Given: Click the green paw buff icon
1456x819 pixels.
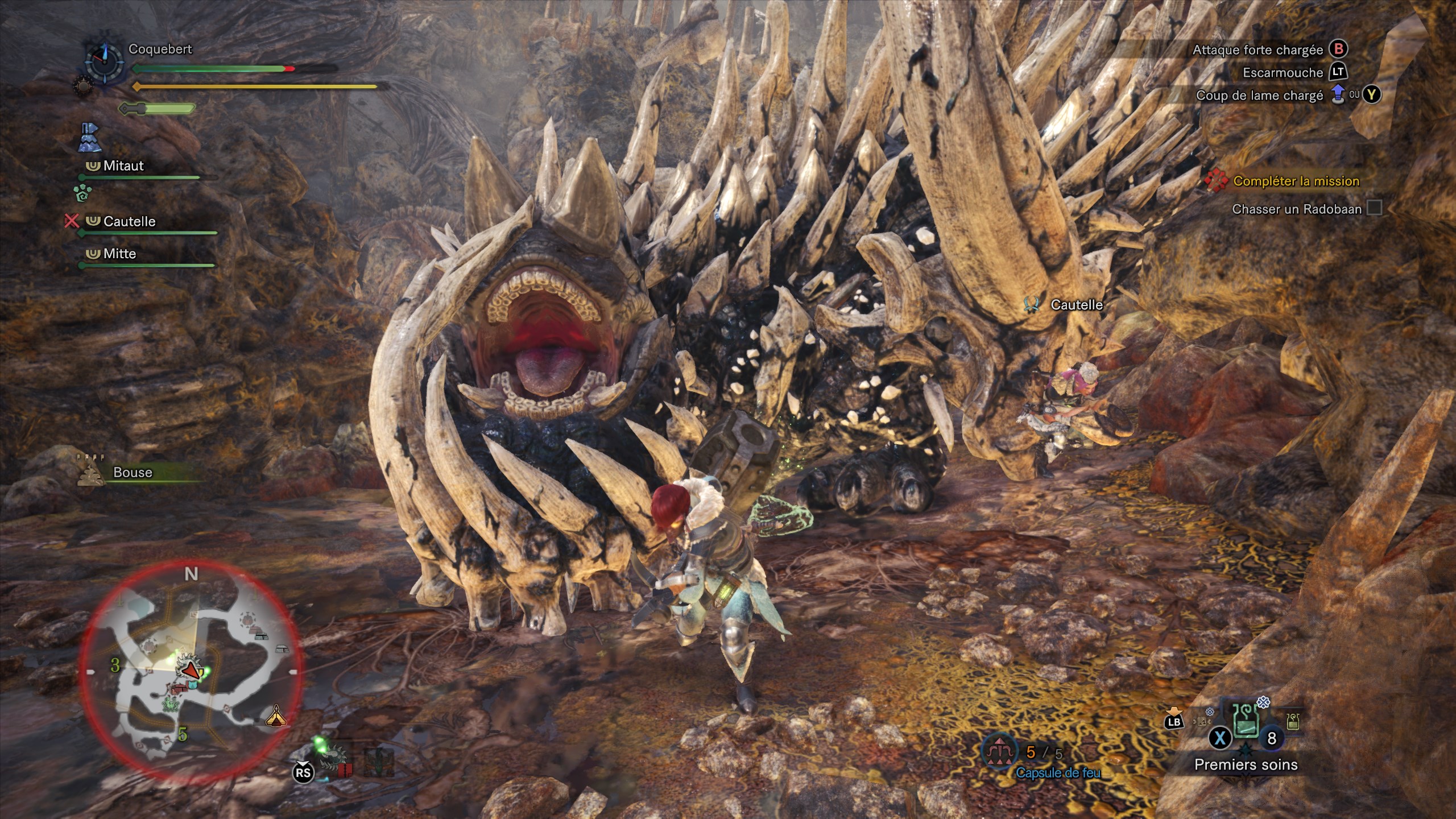Looking at the screenshot, I should [x=82, y=193].
